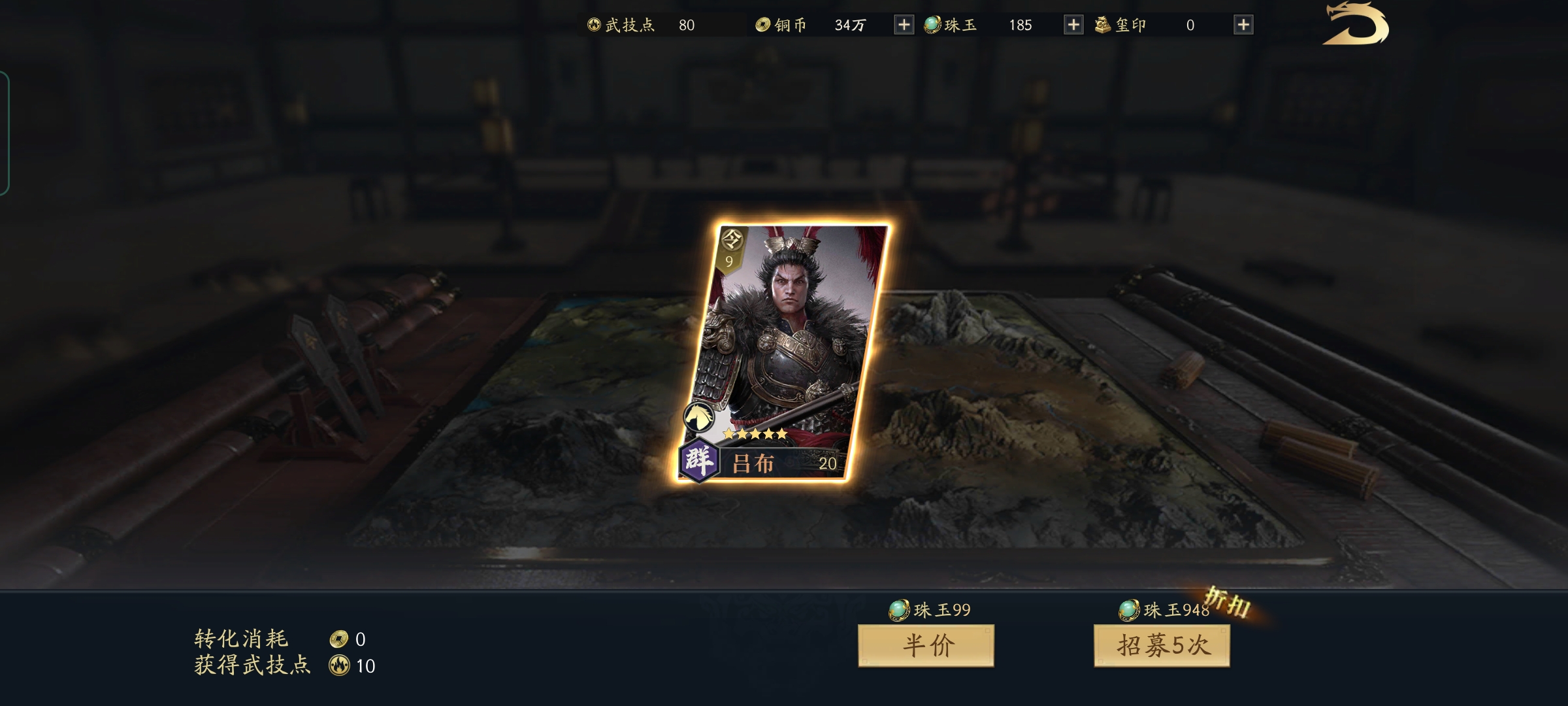This screenshot has width=1568, height=706.
Task: Go back with the golden dragon icon
Action: click(1355, 25)
